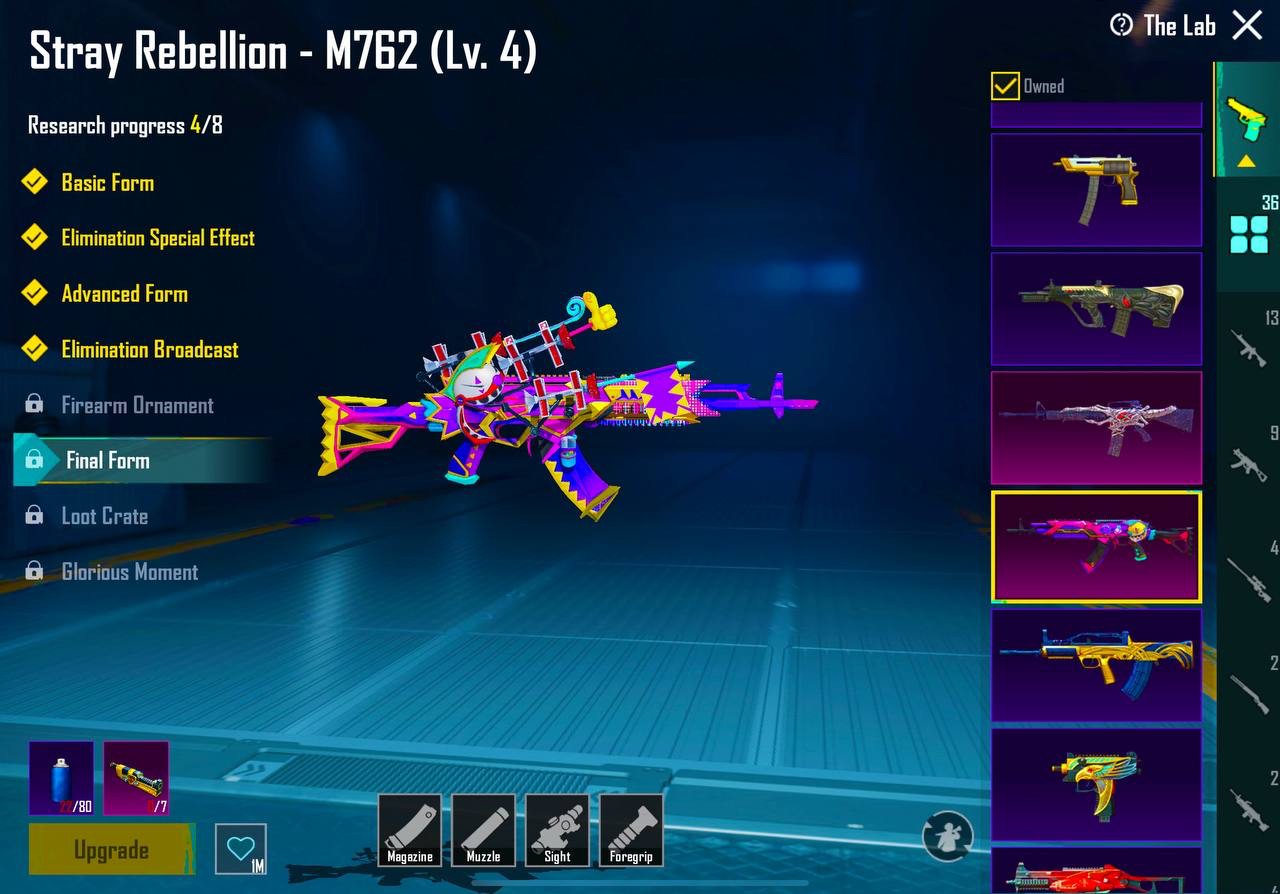Tap the heart favorite button
The width and height of the screenshot is (1280, 894).
tap(241, 849)
